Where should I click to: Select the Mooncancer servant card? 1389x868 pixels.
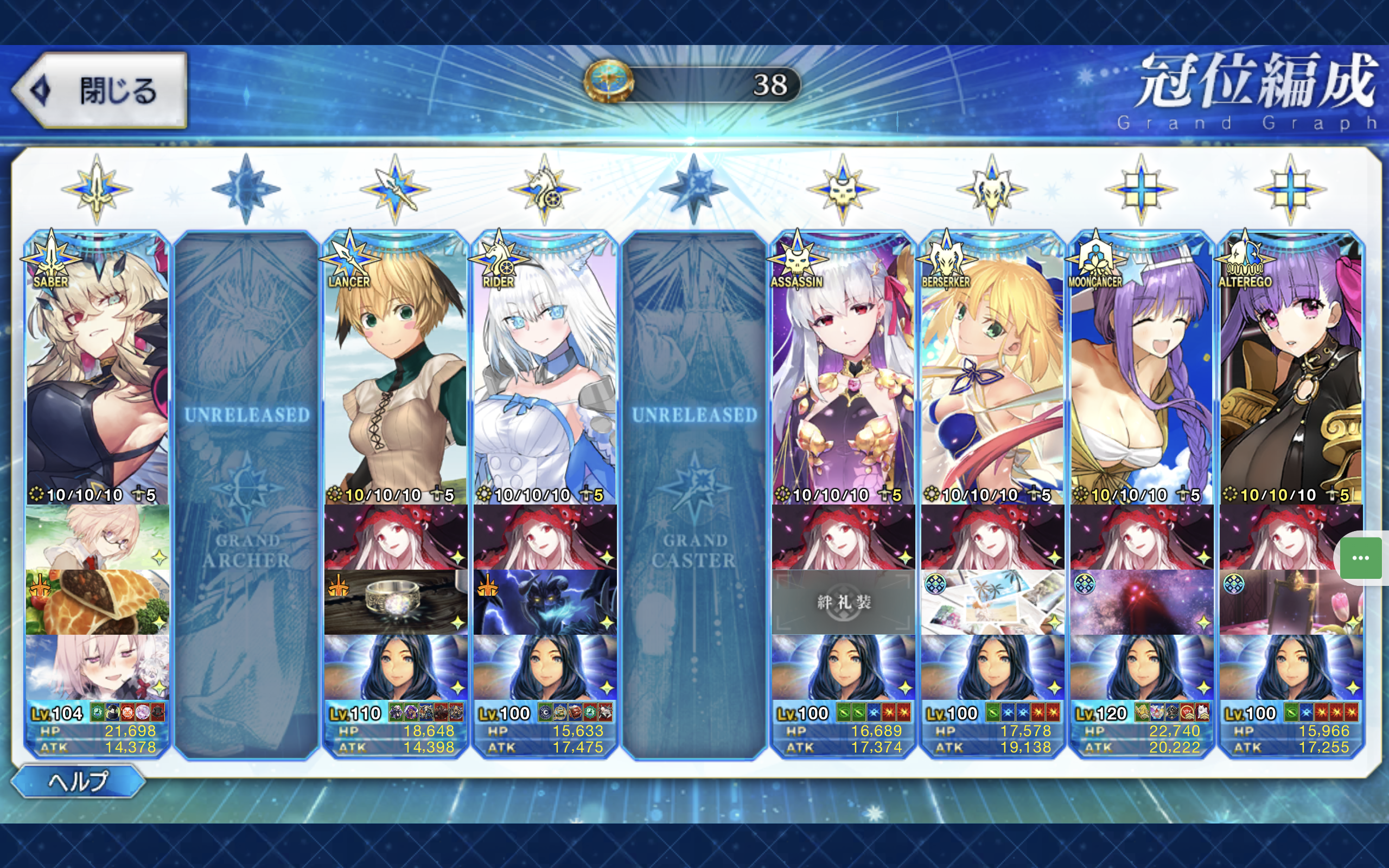(x=1142, y=367)
